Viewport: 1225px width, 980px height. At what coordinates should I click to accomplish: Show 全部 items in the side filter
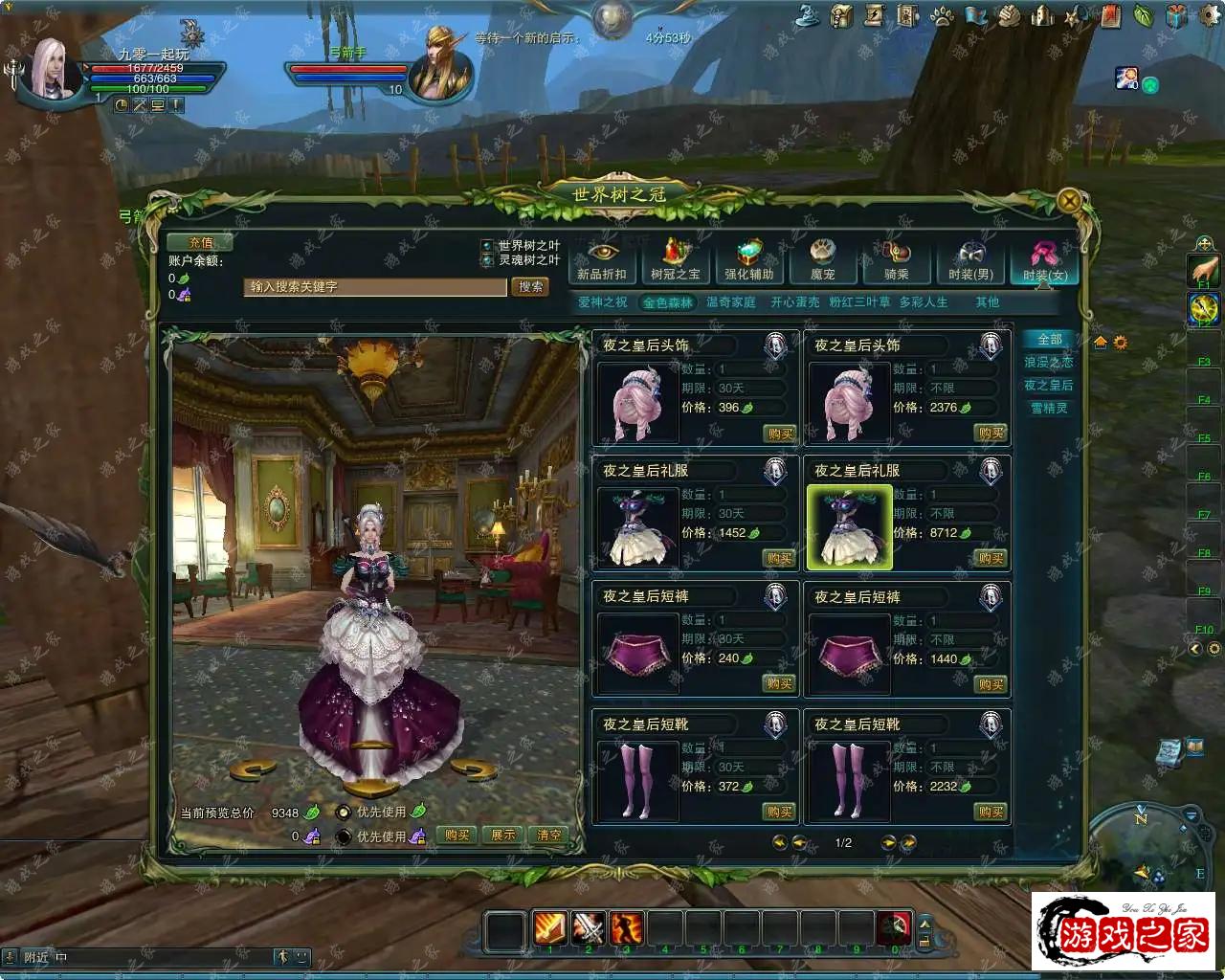[x=1049, y=340]
